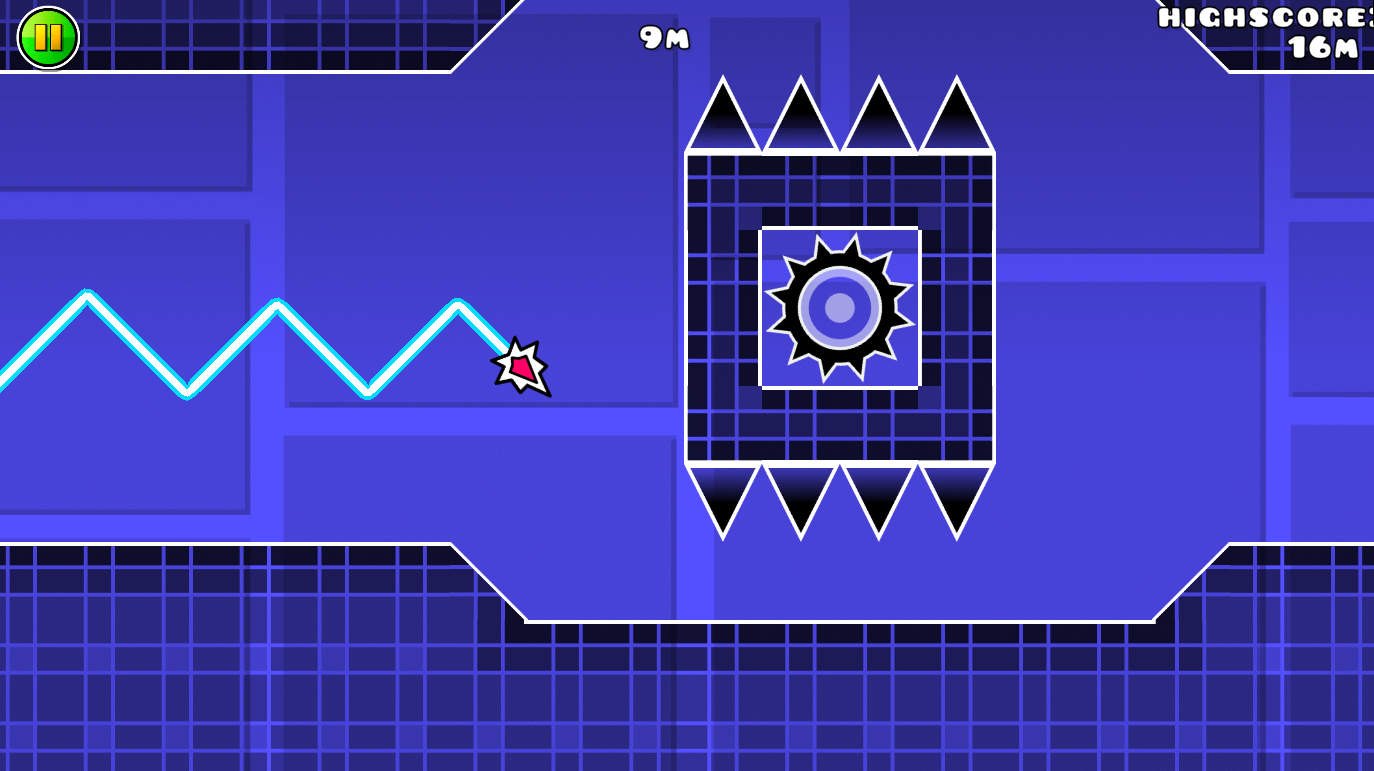Click the sawblade's inner purple circle
1374x771 pixels.
click(x=838, y=307)
